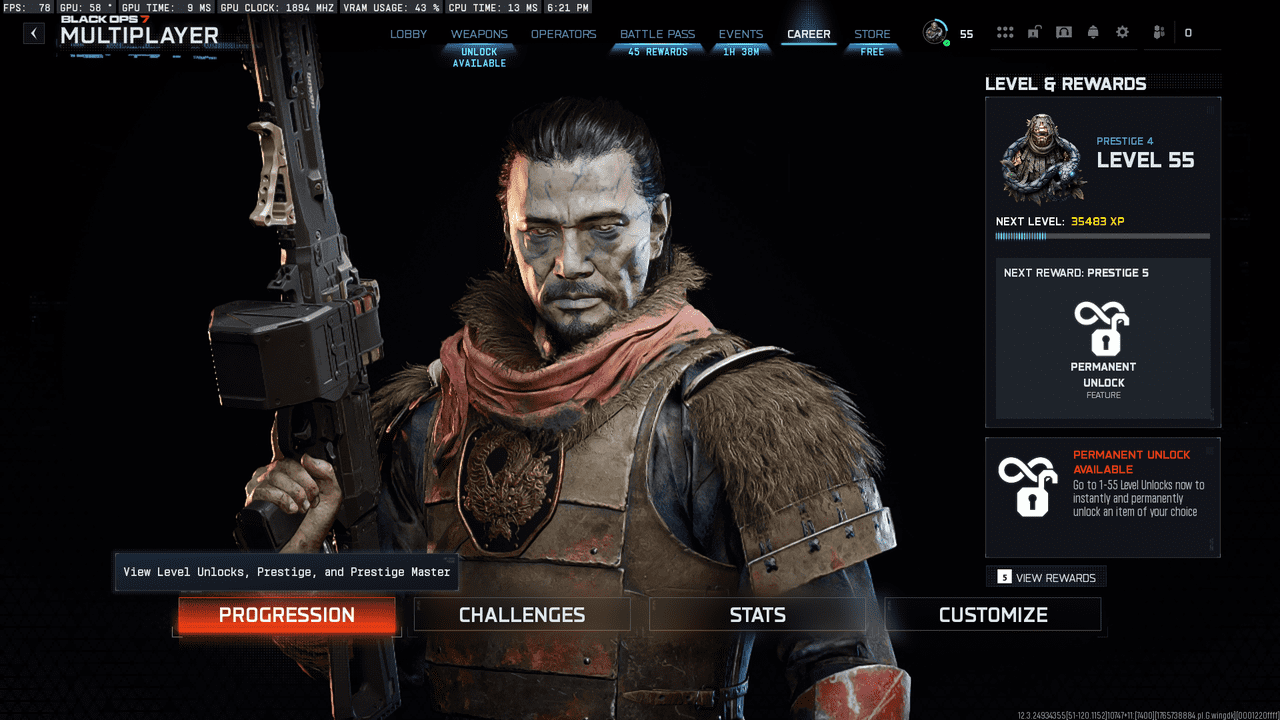Go to the Store menu with FREE label
Screen dimensions: 1280x720
pos(872,33)
